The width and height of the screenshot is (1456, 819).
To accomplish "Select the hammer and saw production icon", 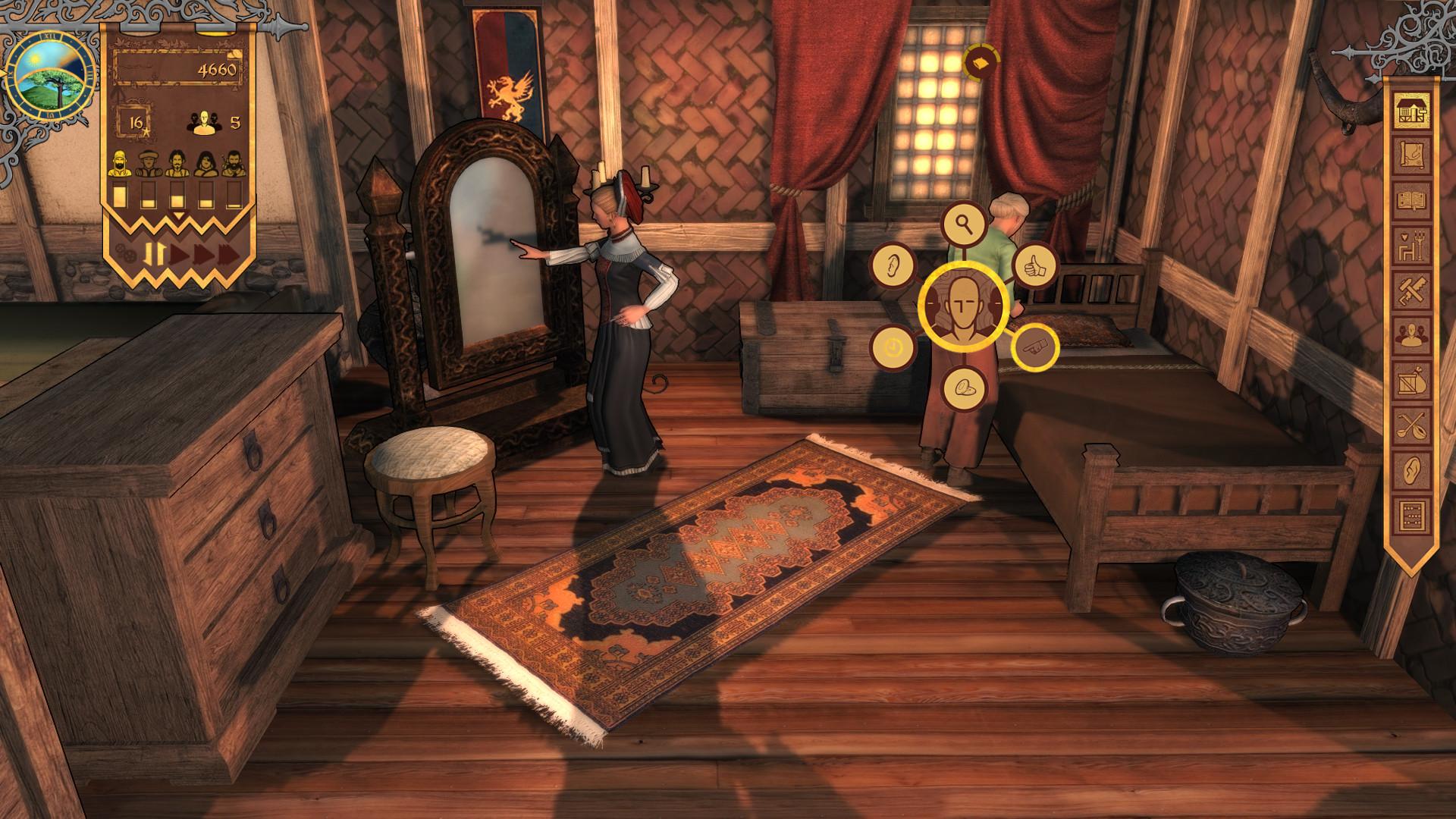I will [x=1412, y=288].
